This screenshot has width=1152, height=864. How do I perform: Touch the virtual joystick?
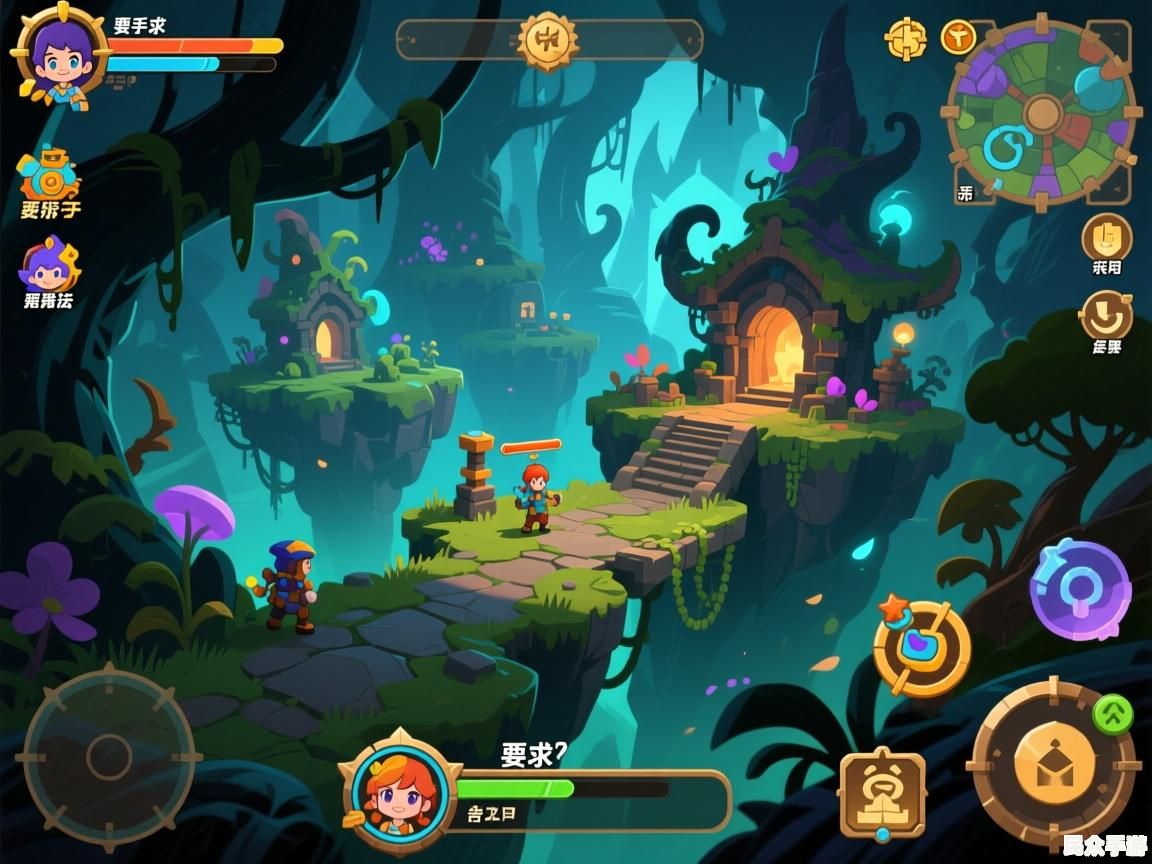(x=108, y=757)
